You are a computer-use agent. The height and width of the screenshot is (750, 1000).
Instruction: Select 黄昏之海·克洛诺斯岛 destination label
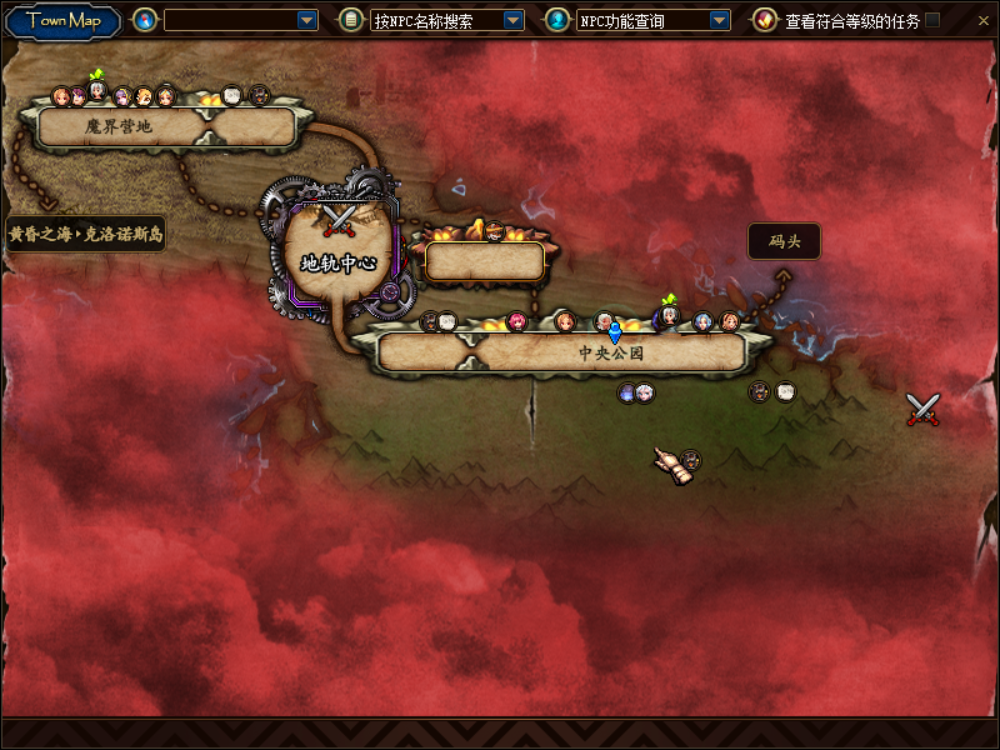point(86,235)
